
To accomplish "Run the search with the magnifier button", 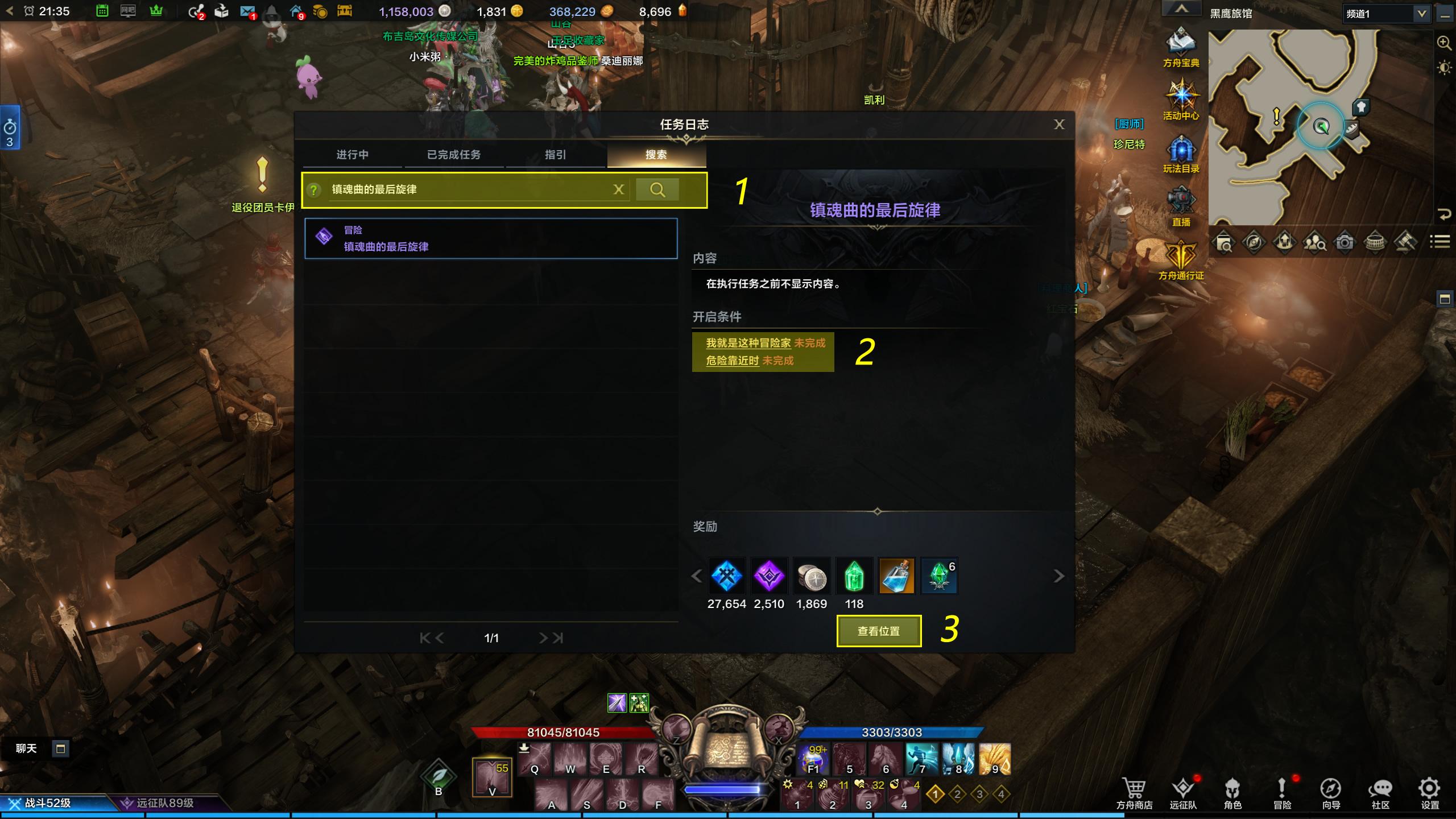I will (657, 190).
